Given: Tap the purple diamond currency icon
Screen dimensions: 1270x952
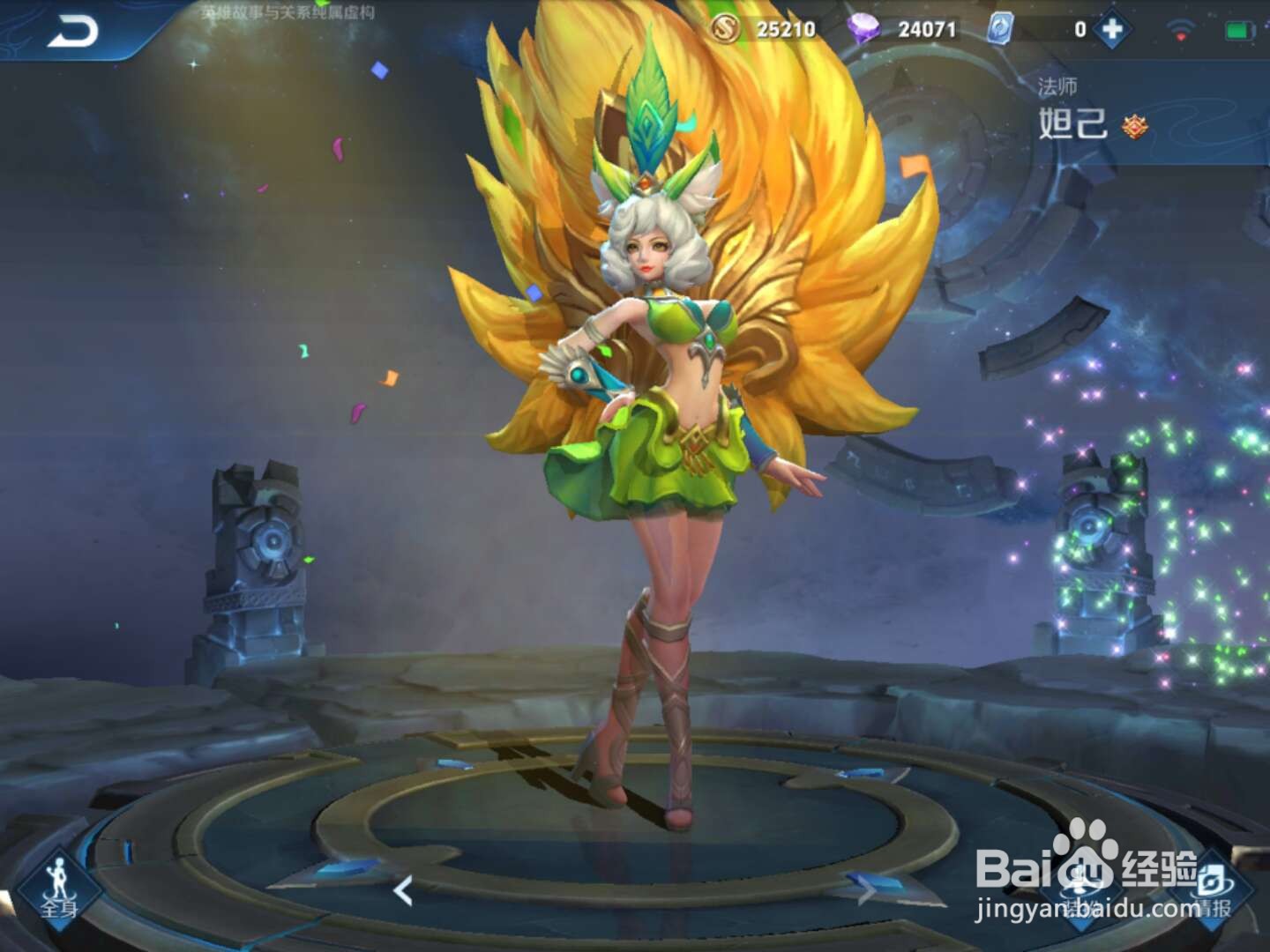Looking at the screenshot, I should click(863, 28).
